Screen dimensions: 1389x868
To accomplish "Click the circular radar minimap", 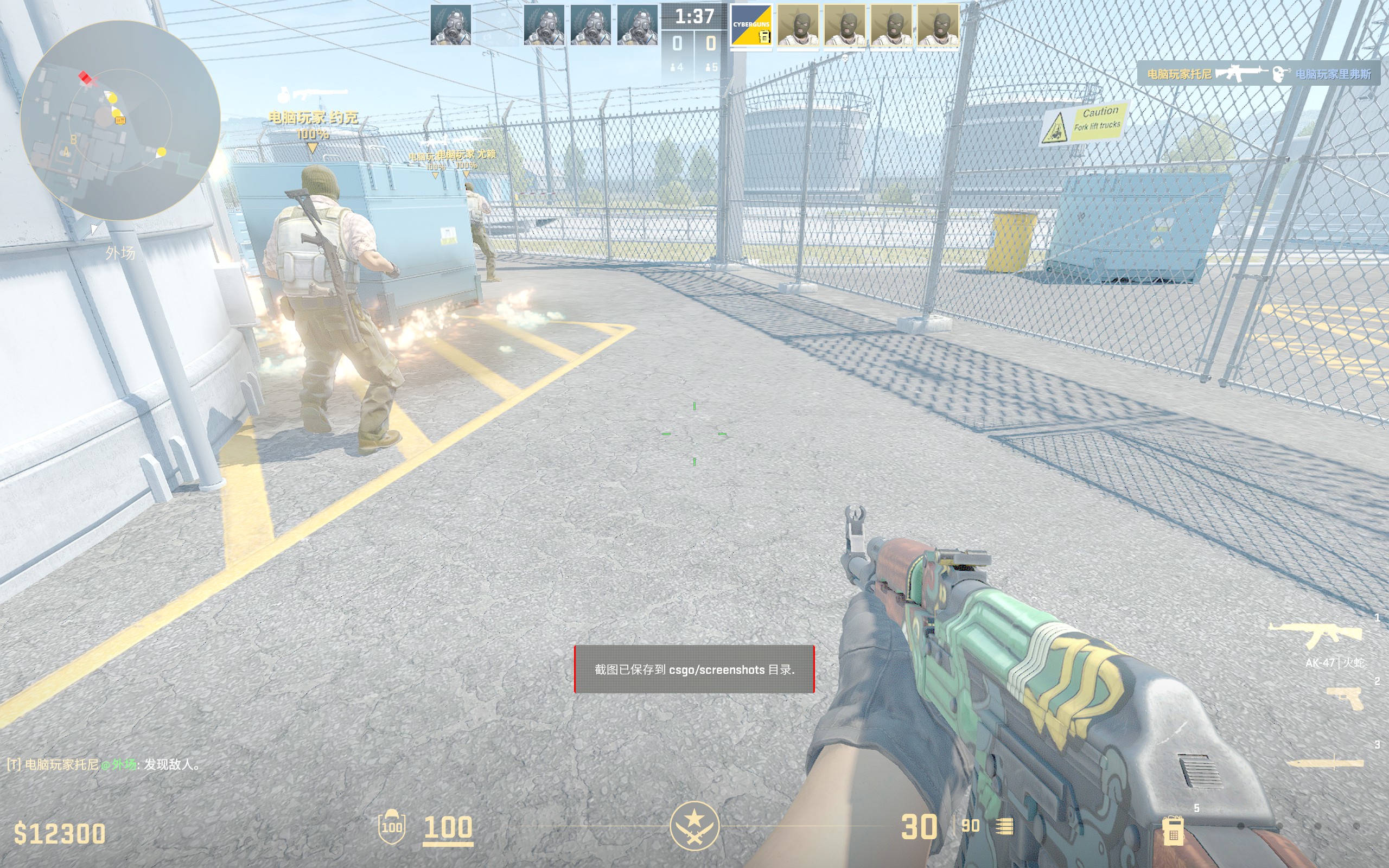I will click(120, 120).
